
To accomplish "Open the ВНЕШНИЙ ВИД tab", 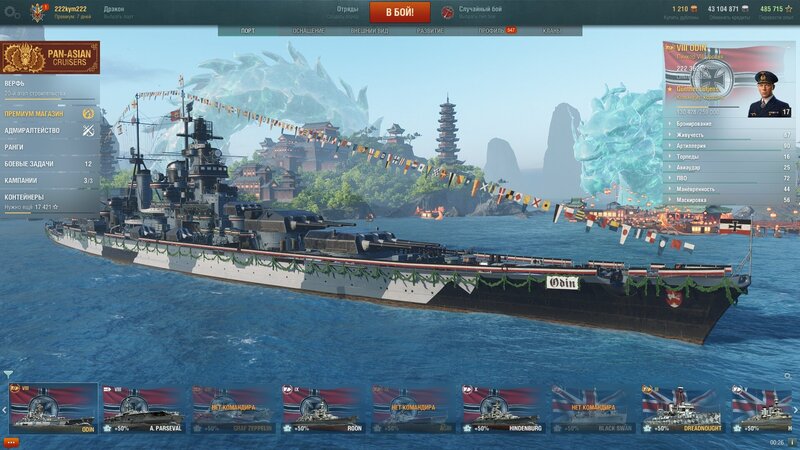I will tap(369, 31).
